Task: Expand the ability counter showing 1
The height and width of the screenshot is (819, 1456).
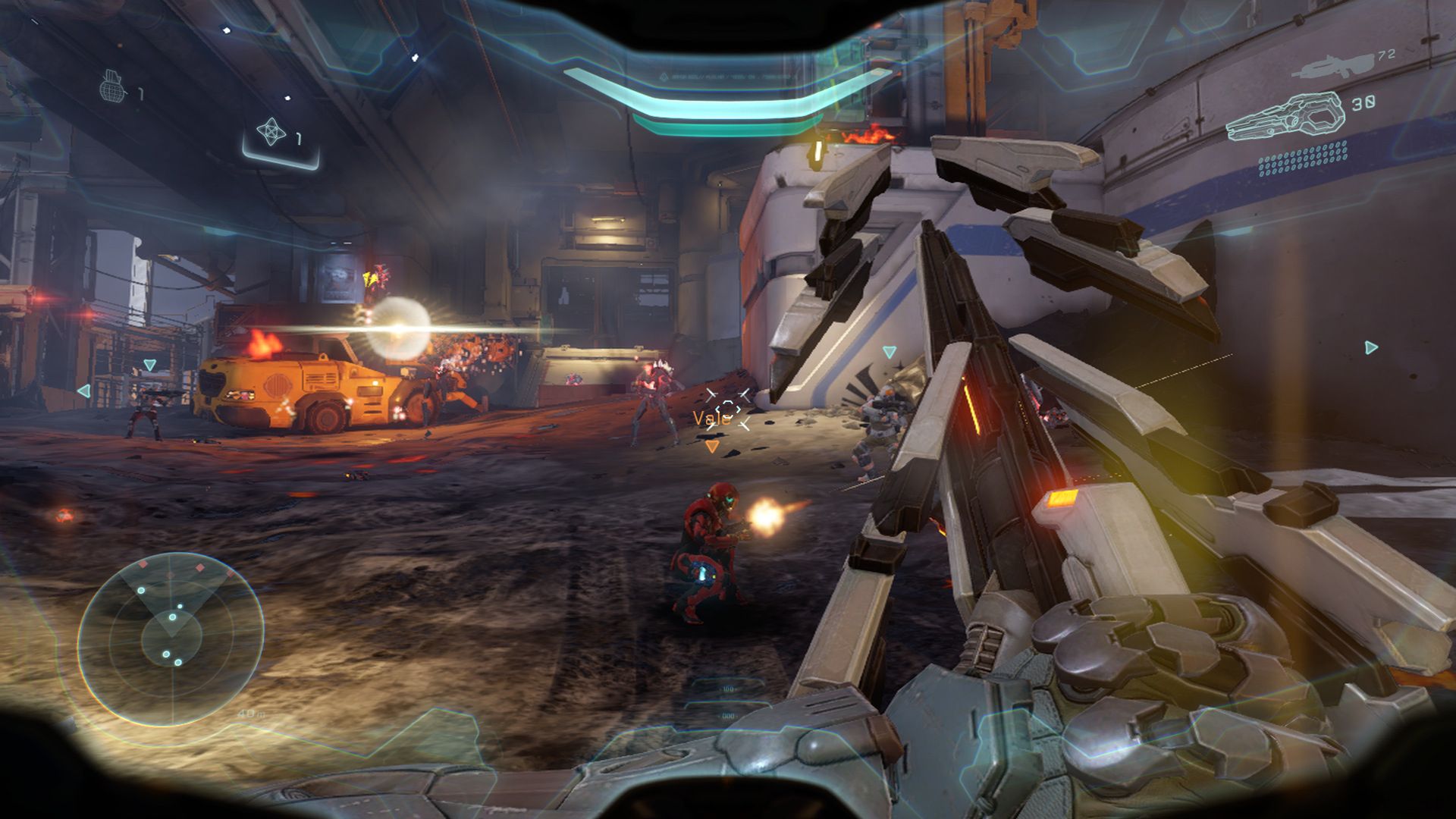Action: [x=300, y=137]
